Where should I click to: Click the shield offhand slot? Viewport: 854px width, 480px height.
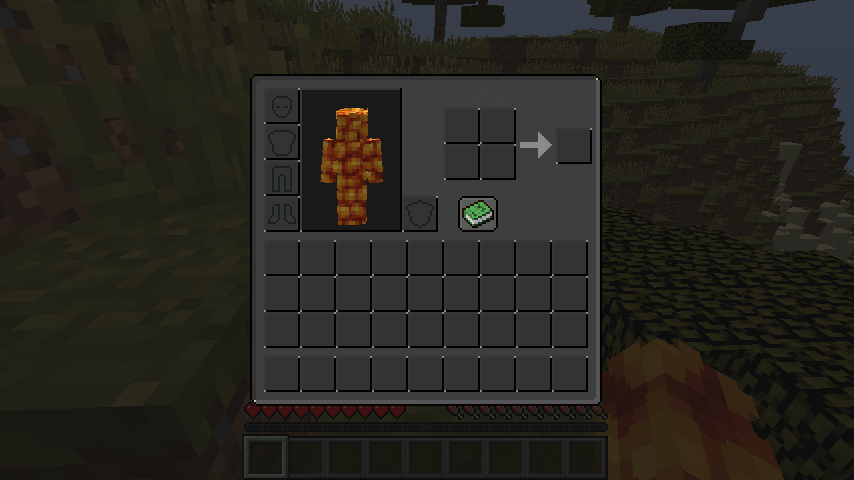tap(420, 213)
